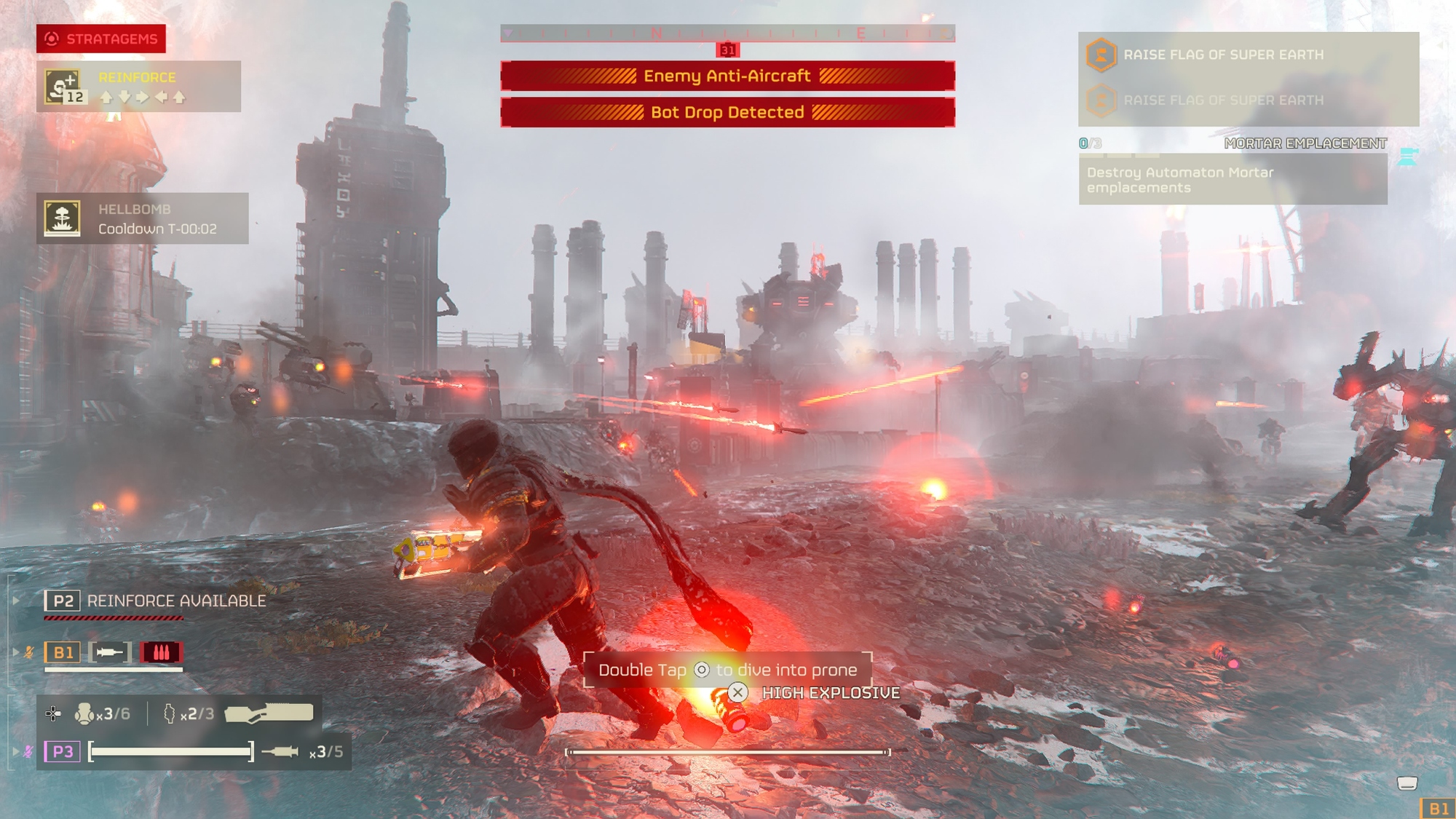The image size is (1456, 819).
Task: Select the Hellbomb stratagem icon
Action: pos(63,218)
